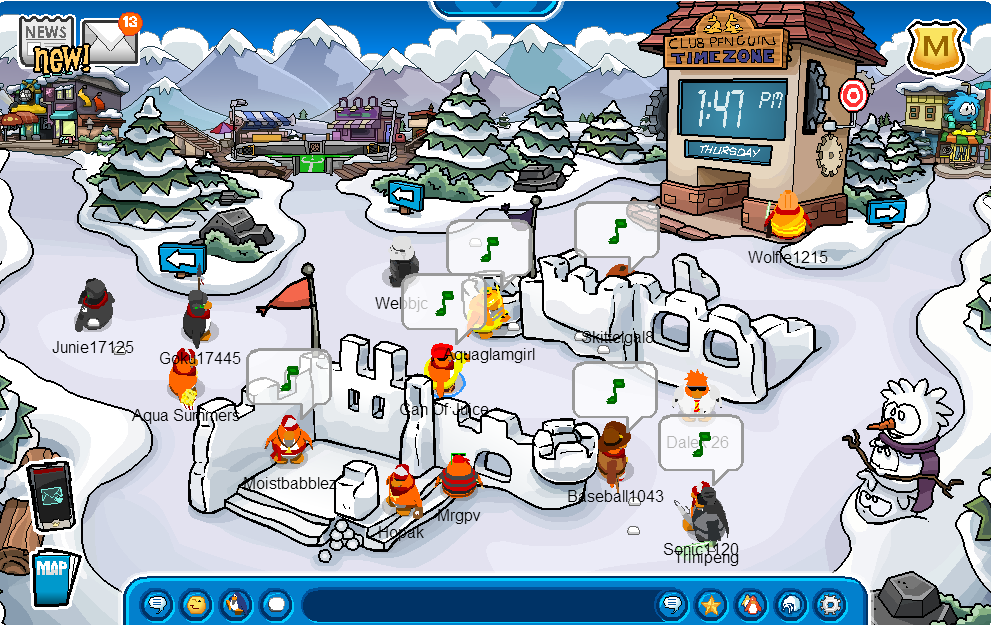Open the winking face emotes menu
Image resolution: width=993 pixels, height=627 pixels.
[x=197, y=604]
